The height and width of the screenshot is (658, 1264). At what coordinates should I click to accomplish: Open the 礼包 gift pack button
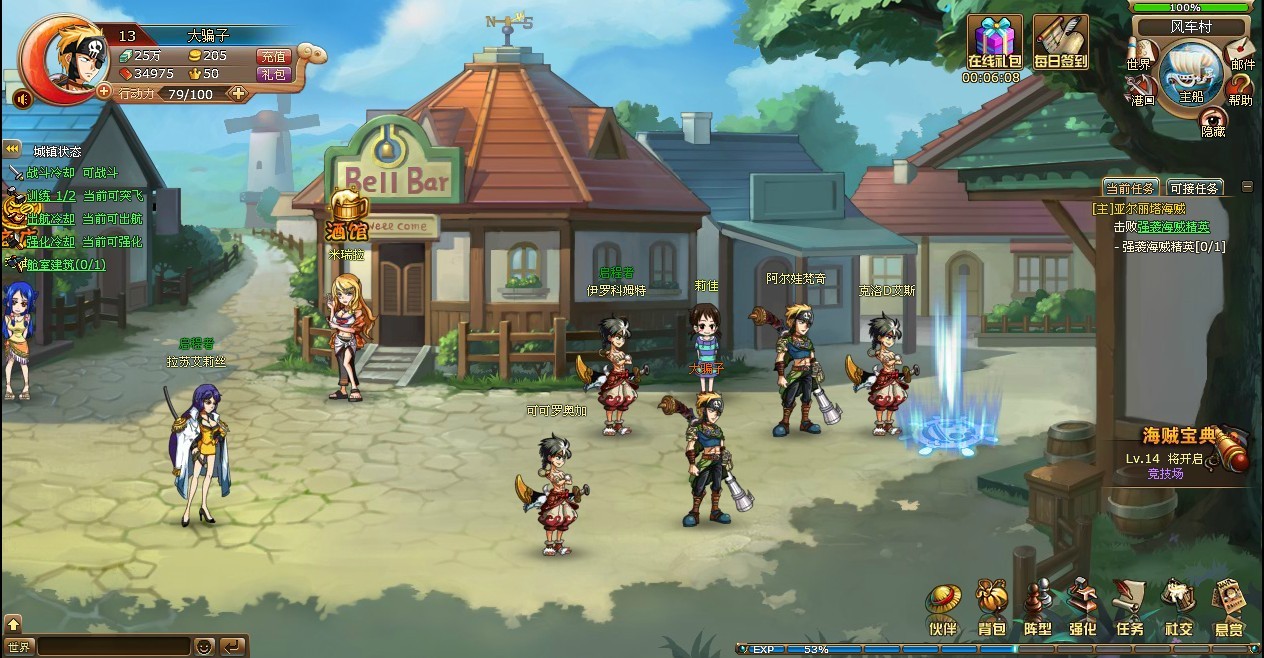pyautogui.click(x=273, y=74)
